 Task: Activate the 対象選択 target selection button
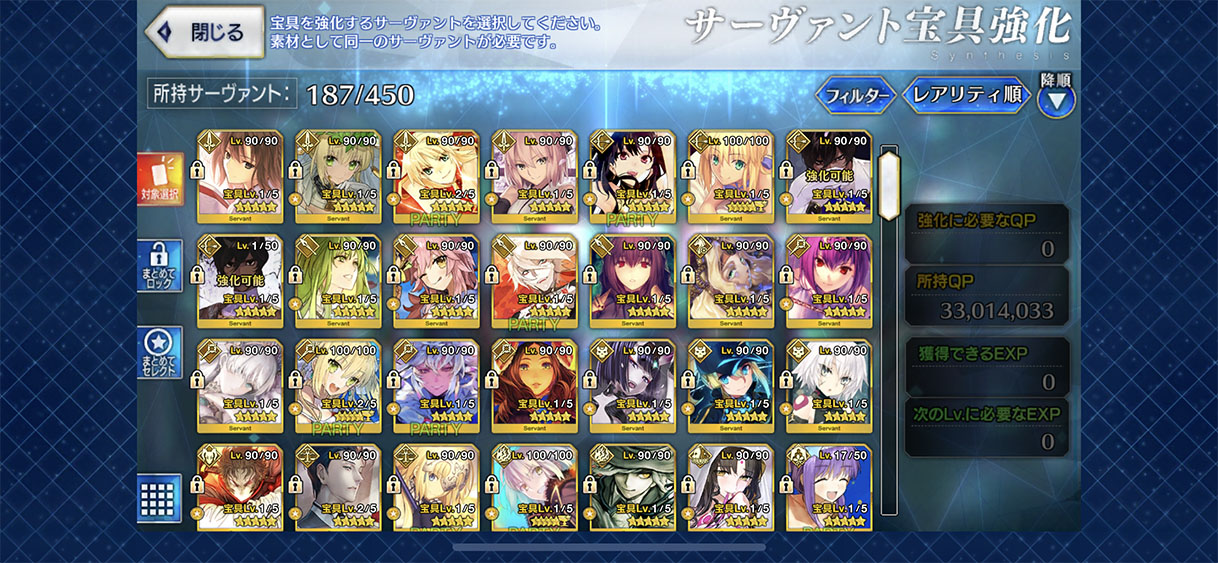click(160, 180)
